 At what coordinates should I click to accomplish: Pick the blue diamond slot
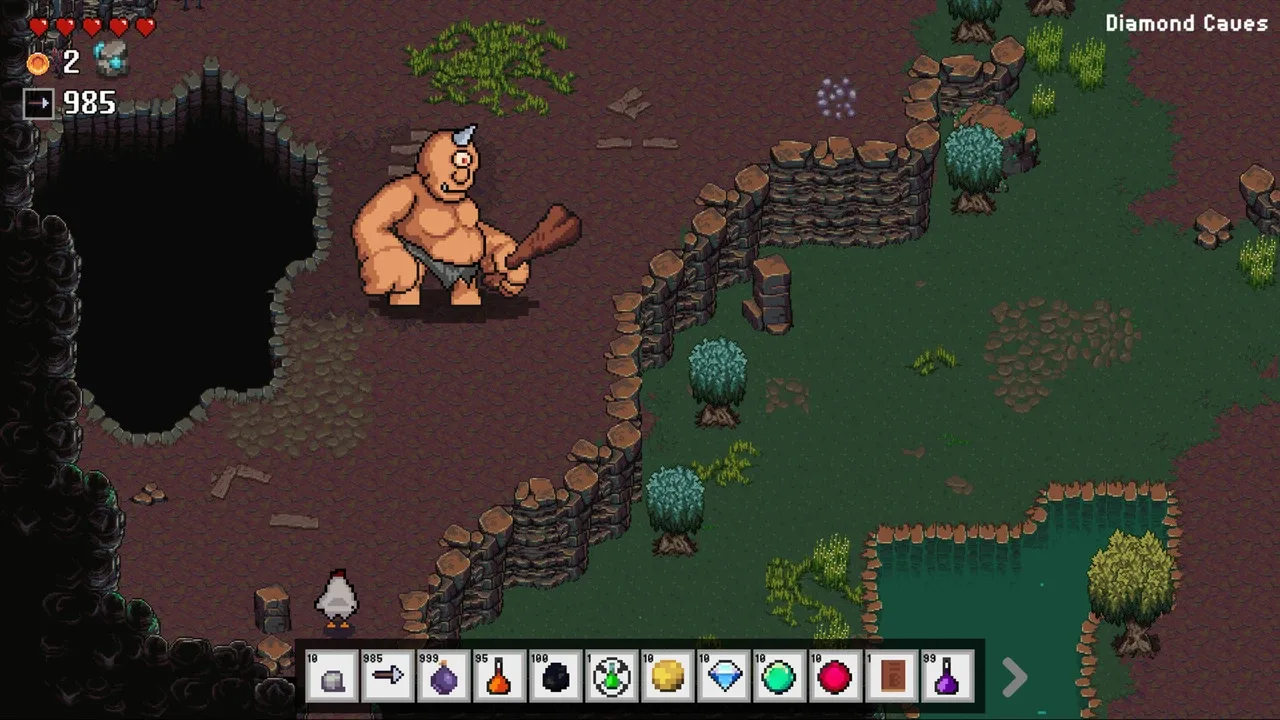click(x=724, y=676)
